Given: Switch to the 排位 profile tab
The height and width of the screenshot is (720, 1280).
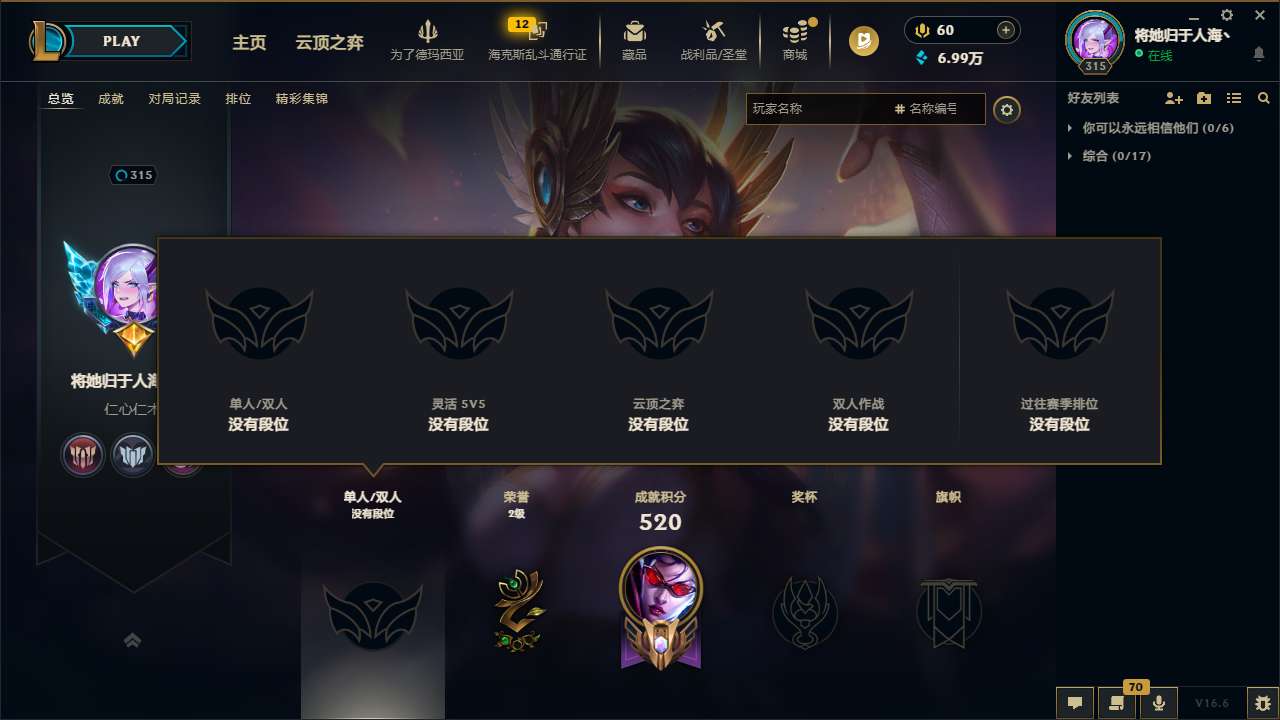Looking at the screenshot, I should [x=238, y=99].
